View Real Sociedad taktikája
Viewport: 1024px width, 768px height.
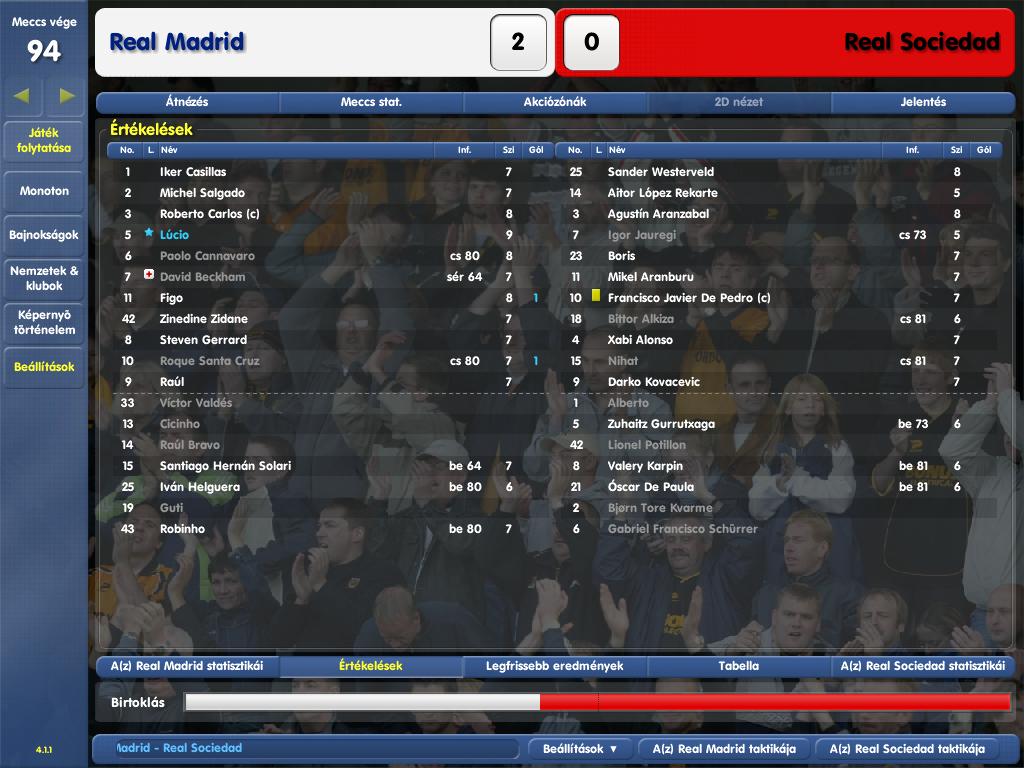point(920,749)
